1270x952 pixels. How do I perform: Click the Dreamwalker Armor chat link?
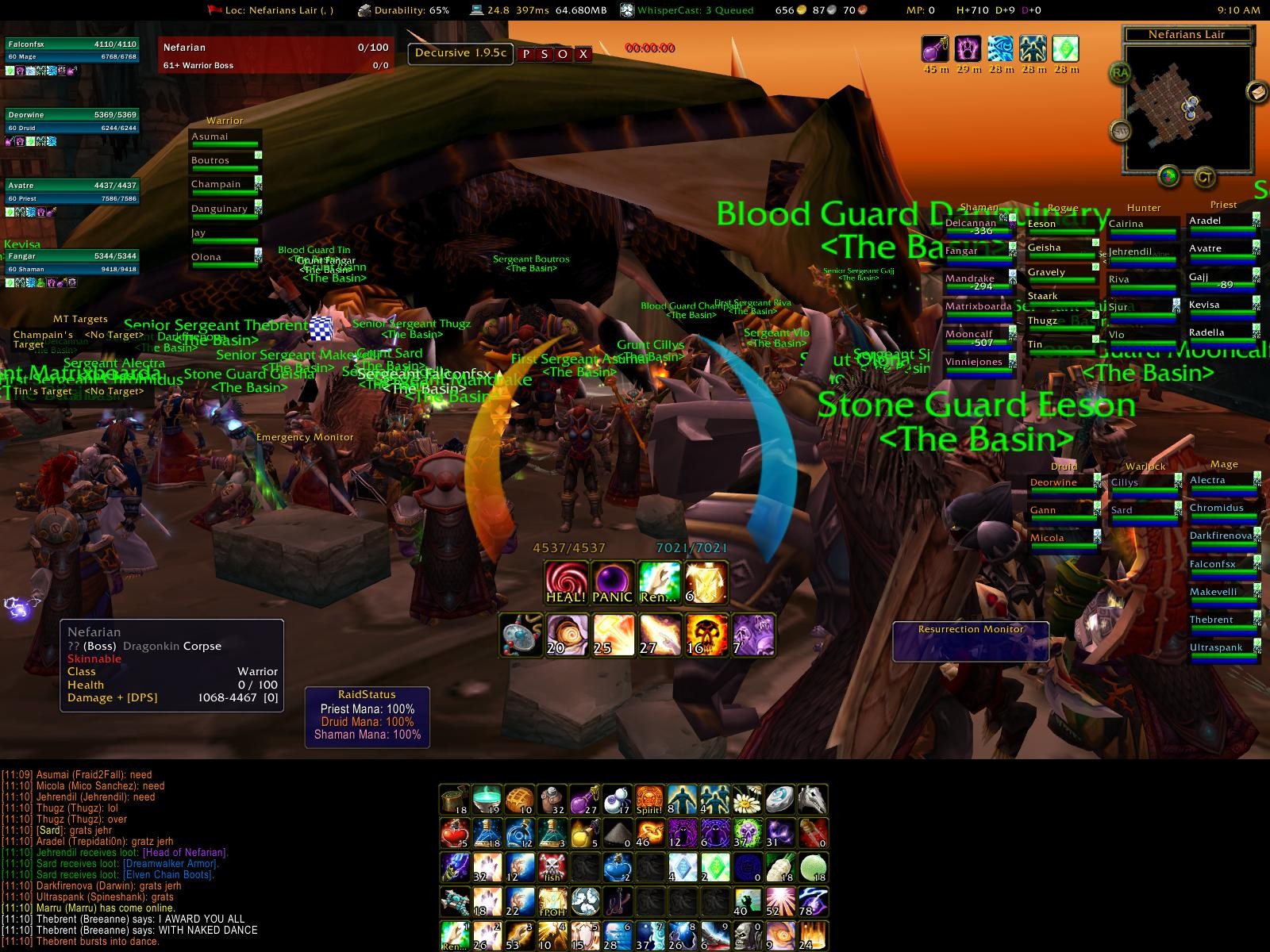[170, 864]
